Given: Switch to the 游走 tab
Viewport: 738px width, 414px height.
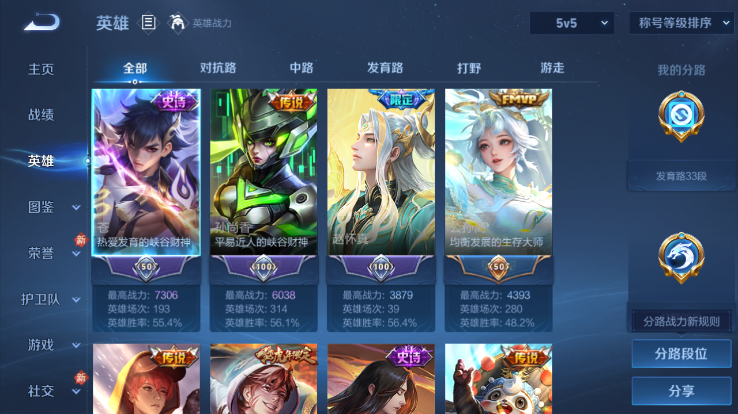Looking at the screenshot, I should (x=552, y=68).
